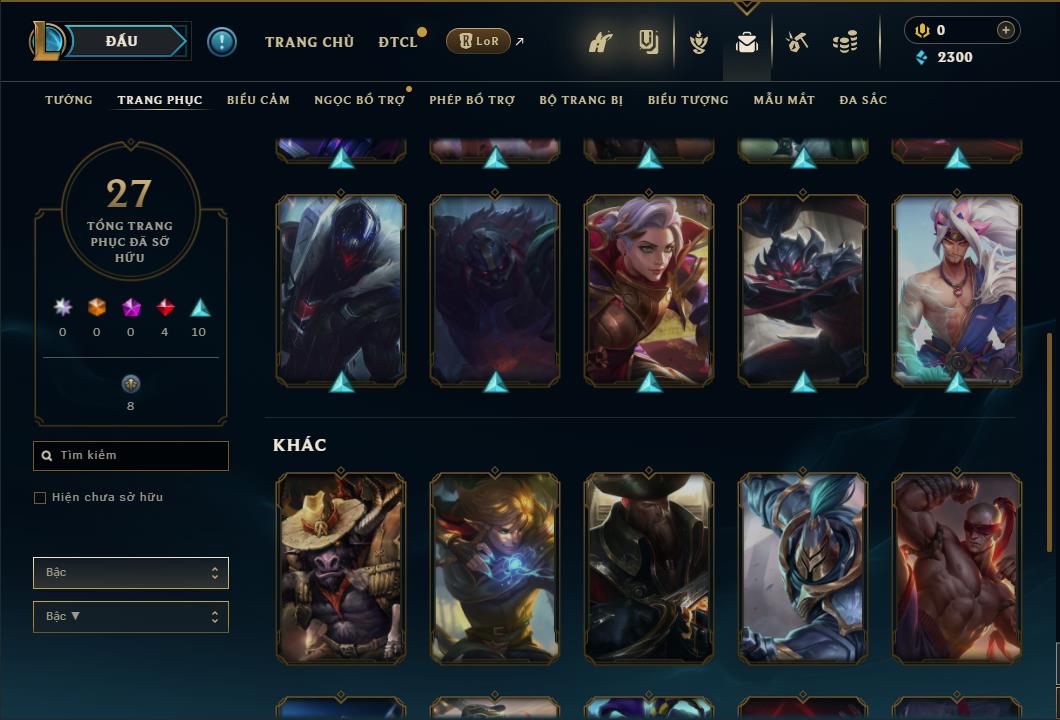The image size is (1060, 720).
Task: Open the BIỂU CẢM tab
Action: click(x=258, y=100)
